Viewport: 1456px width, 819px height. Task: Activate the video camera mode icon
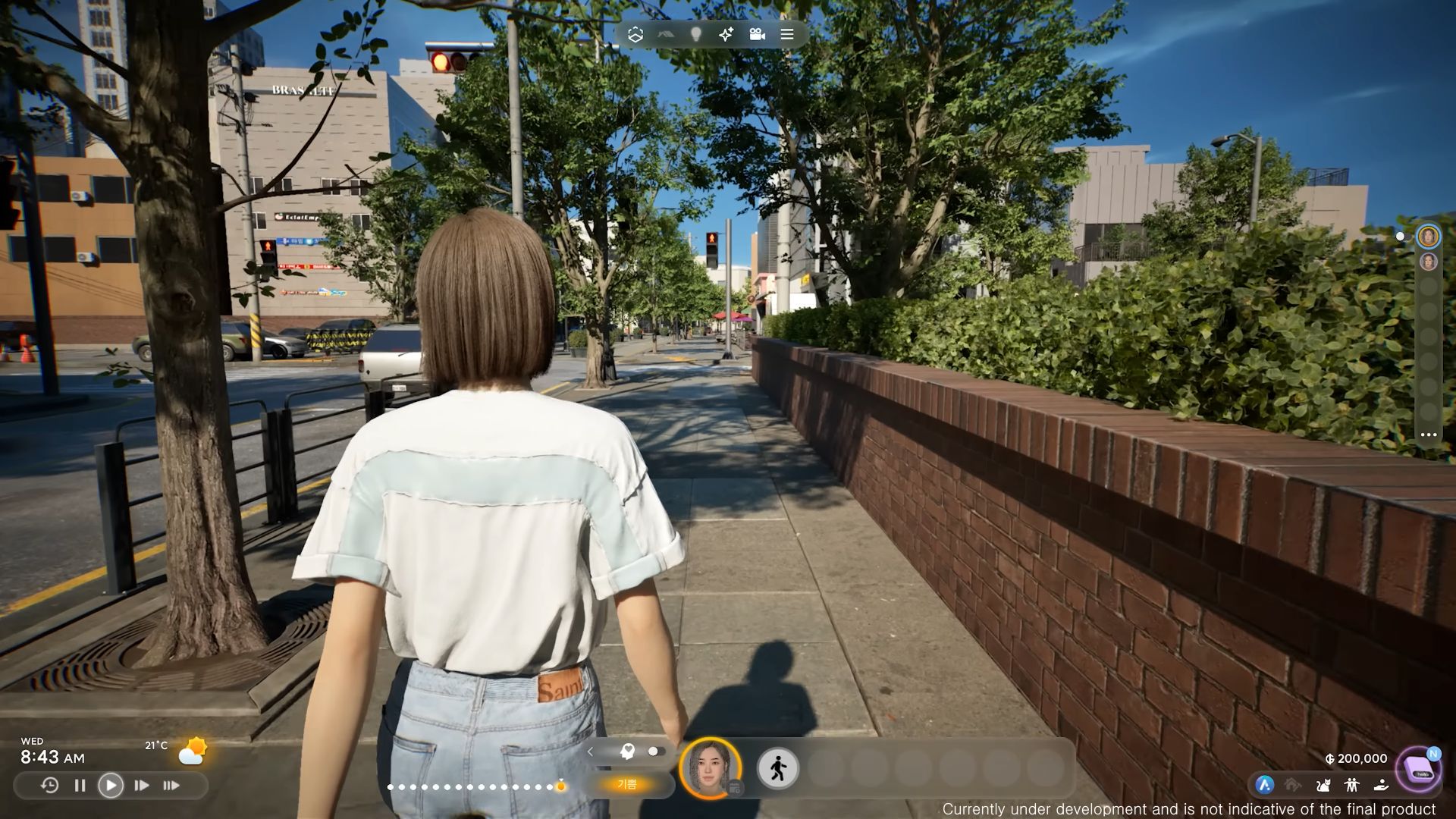click(757, 34)
